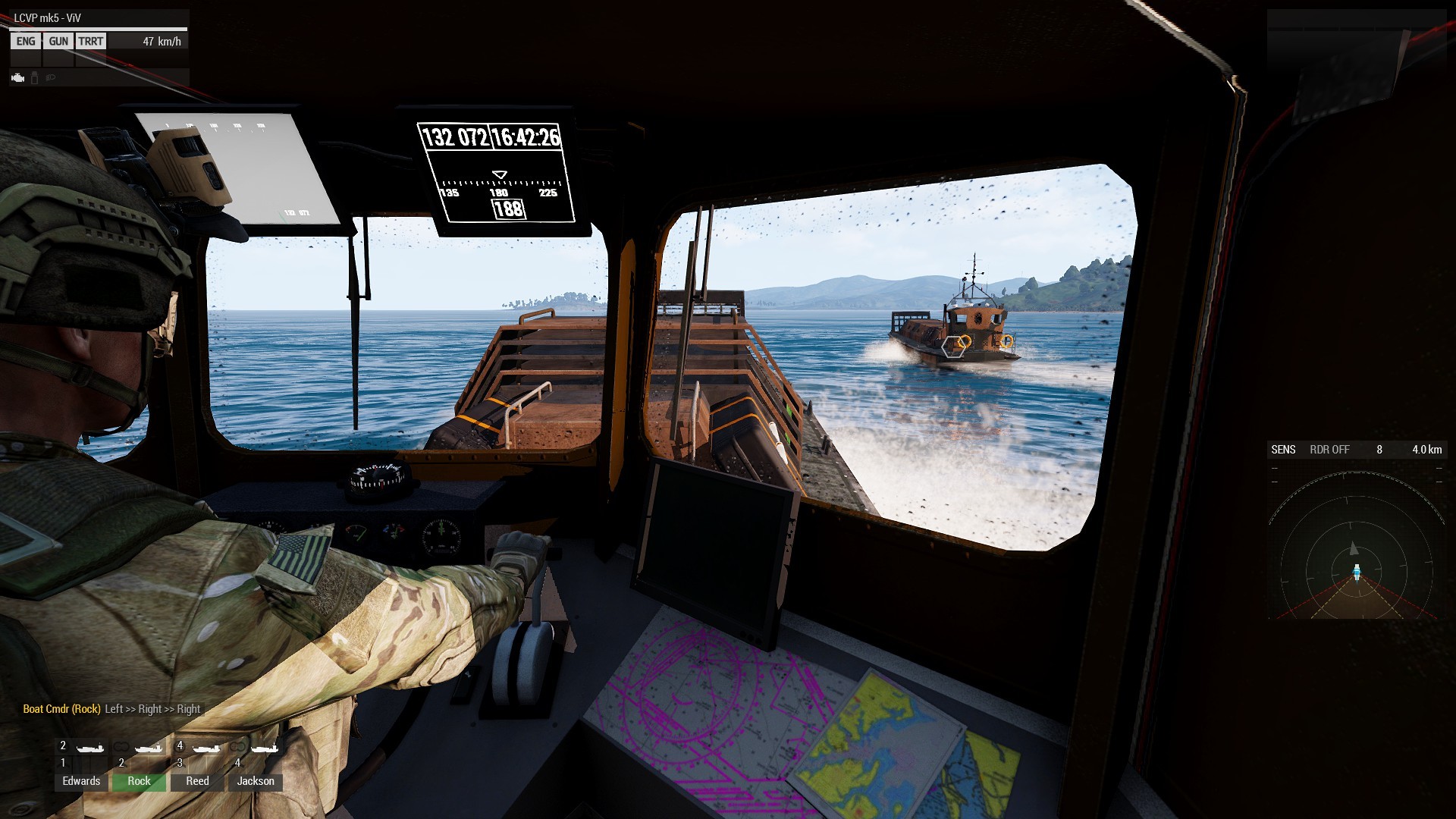The image size is (1456, 819).
Task: Choose Reed in the squad bar
Action: [x=197, y=781]
